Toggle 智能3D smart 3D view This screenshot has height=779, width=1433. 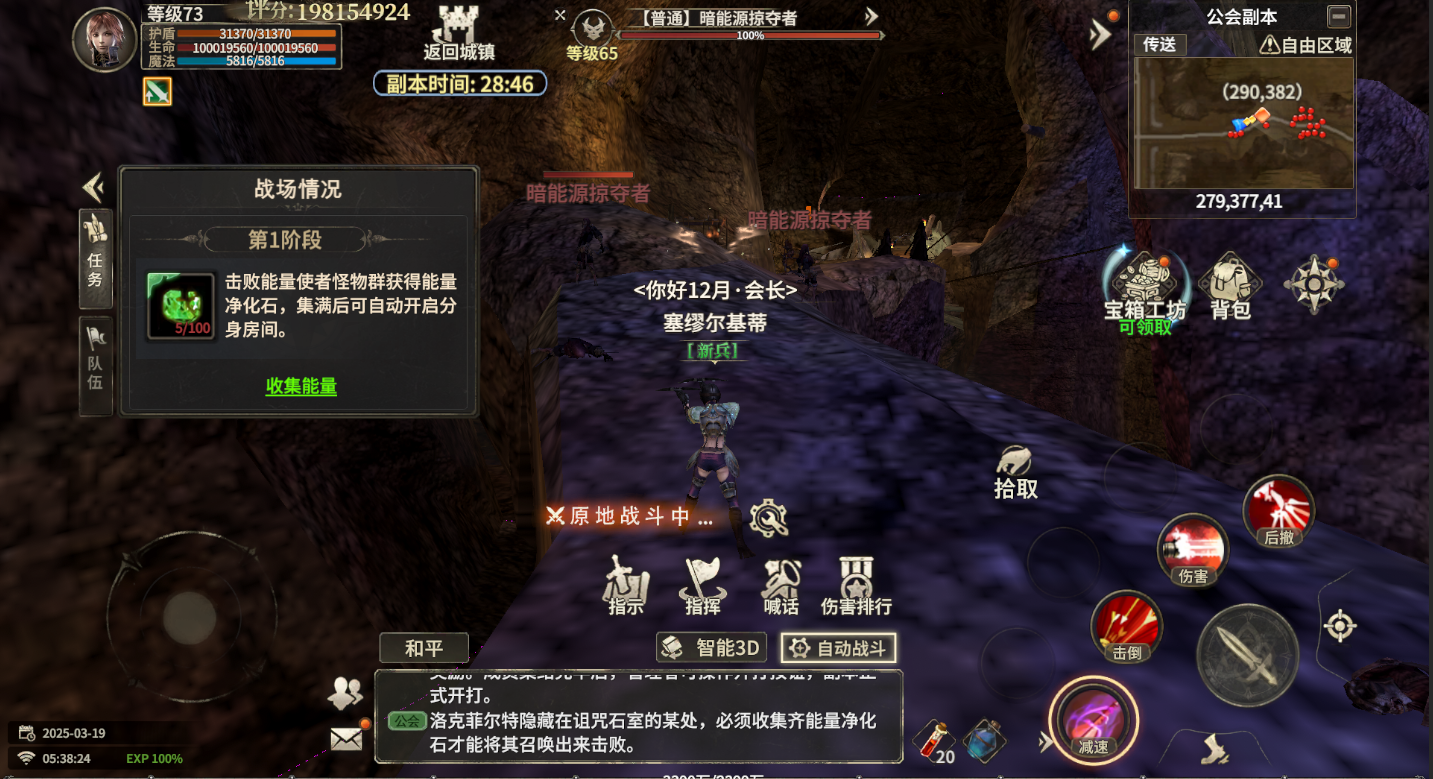711,647
